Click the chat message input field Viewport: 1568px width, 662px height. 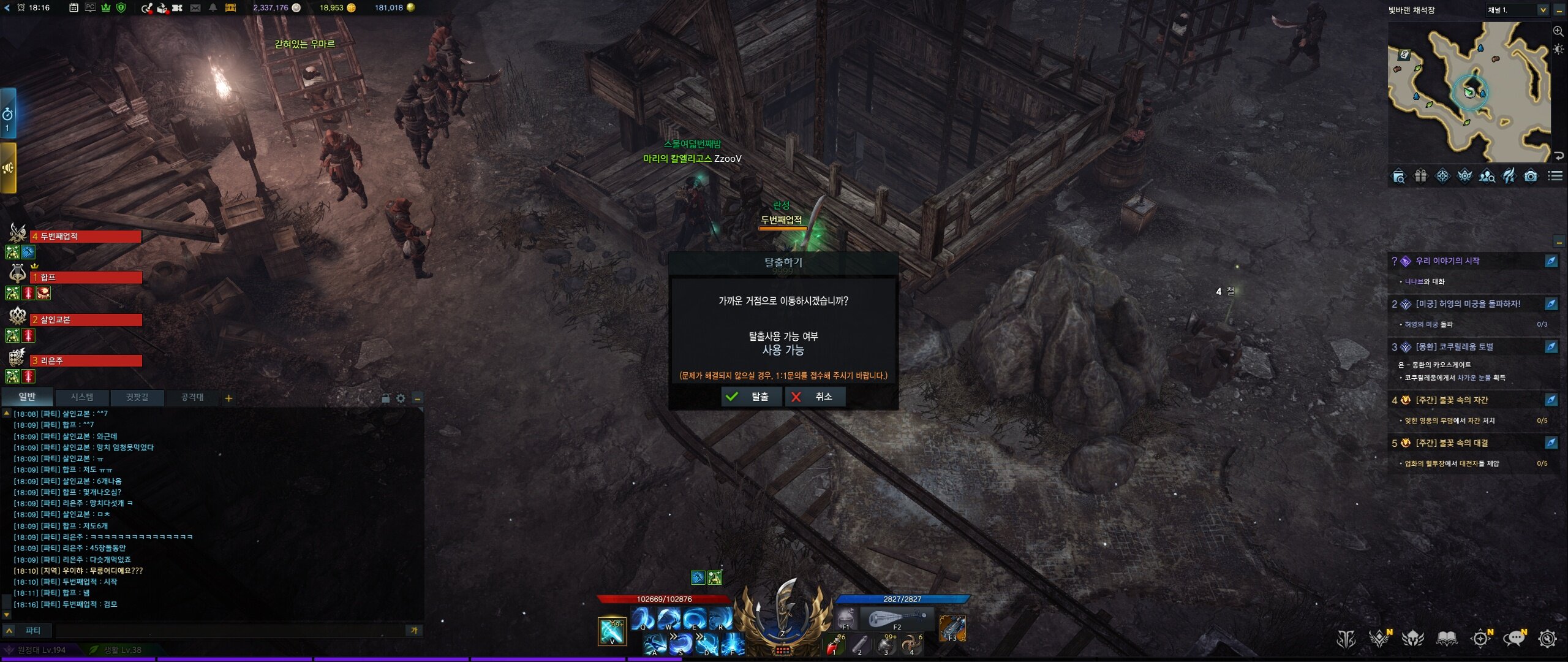(x=227, y=630)
